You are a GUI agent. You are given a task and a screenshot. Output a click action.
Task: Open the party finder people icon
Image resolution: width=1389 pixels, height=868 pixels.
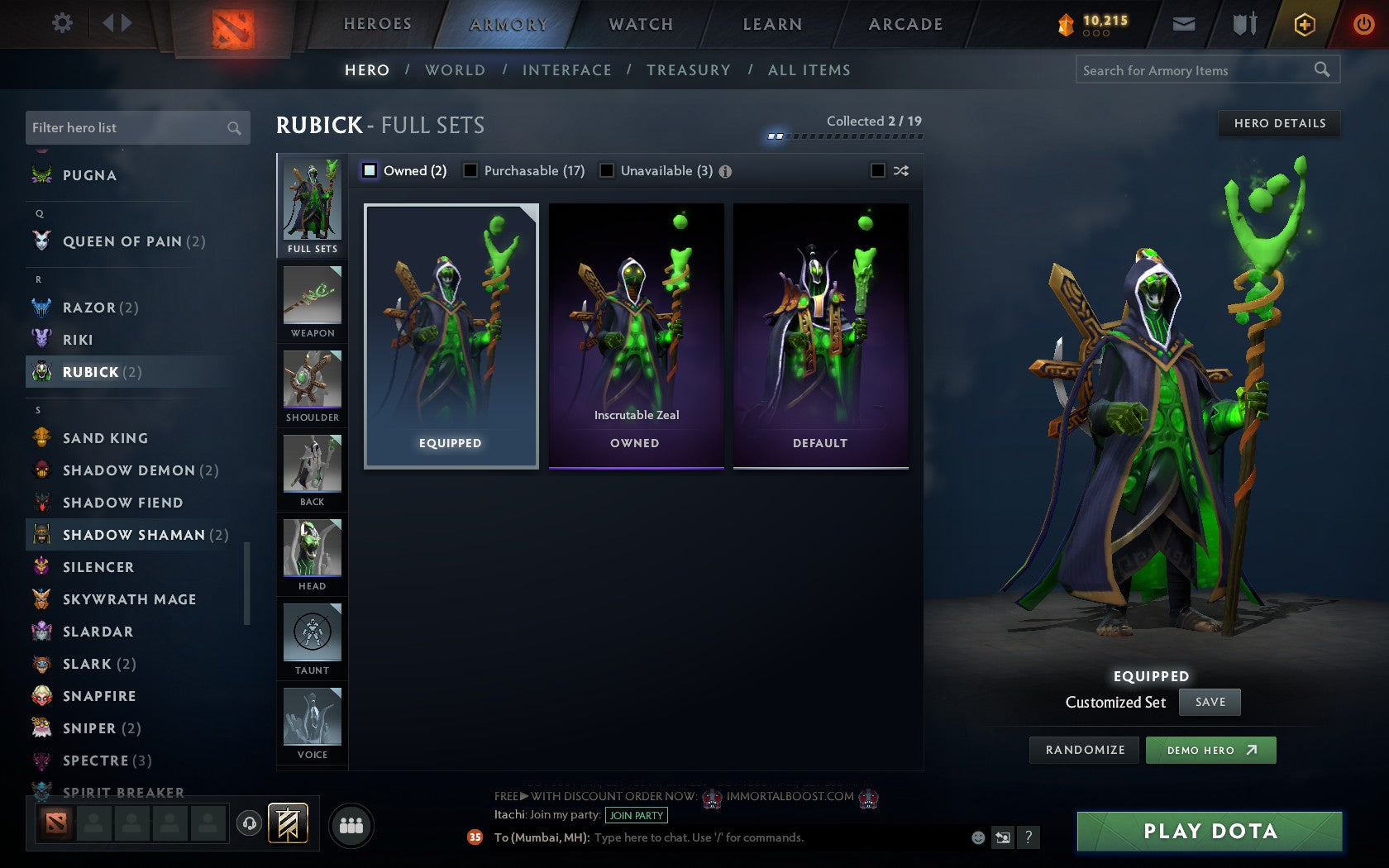click(351, 826)
